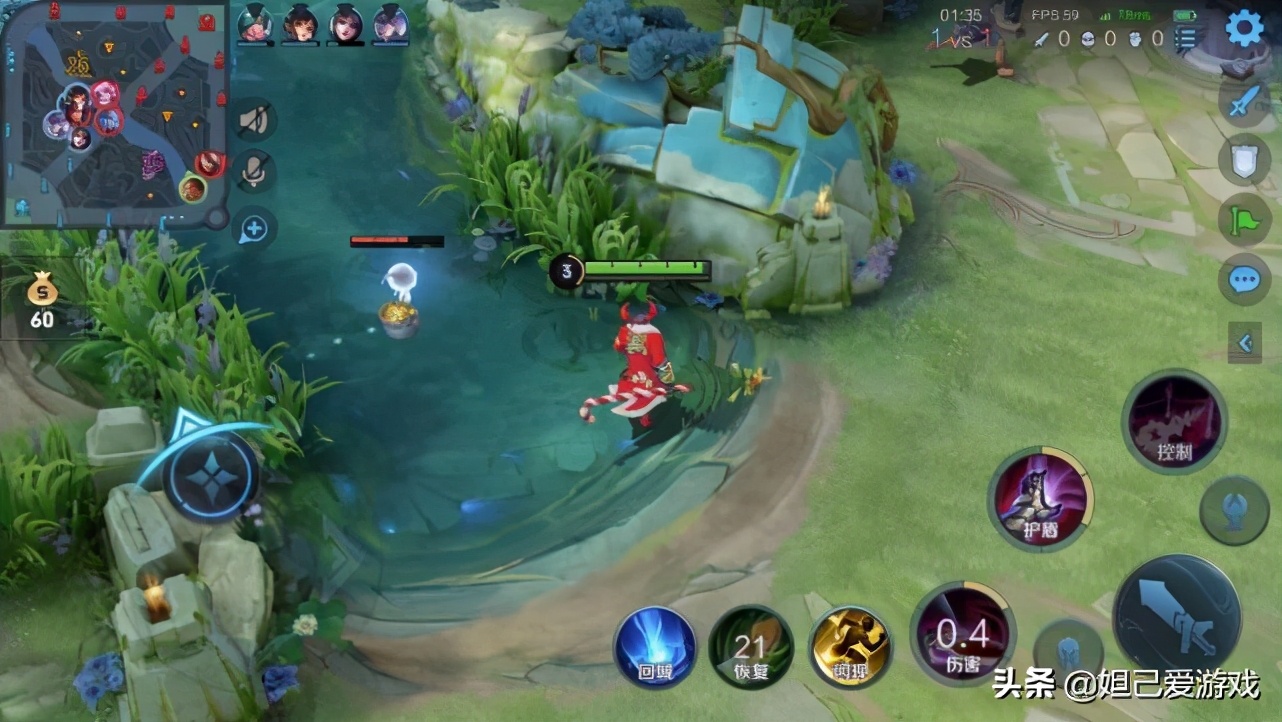Send the green flag gather signal
1282x722 pixels.
[x=1244, y=219]
